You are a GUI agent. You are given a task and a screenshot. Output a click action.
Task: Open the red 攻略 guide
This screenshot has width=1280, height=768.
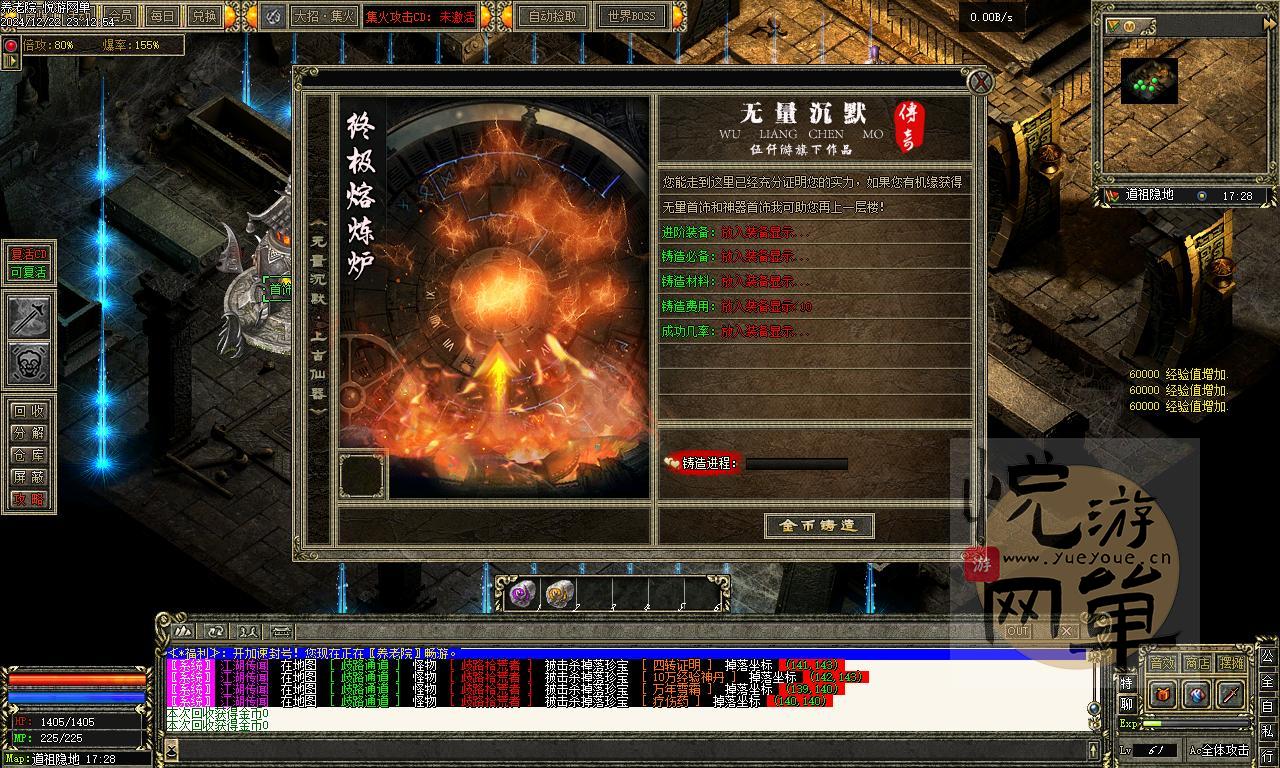[x=29, y=499]
